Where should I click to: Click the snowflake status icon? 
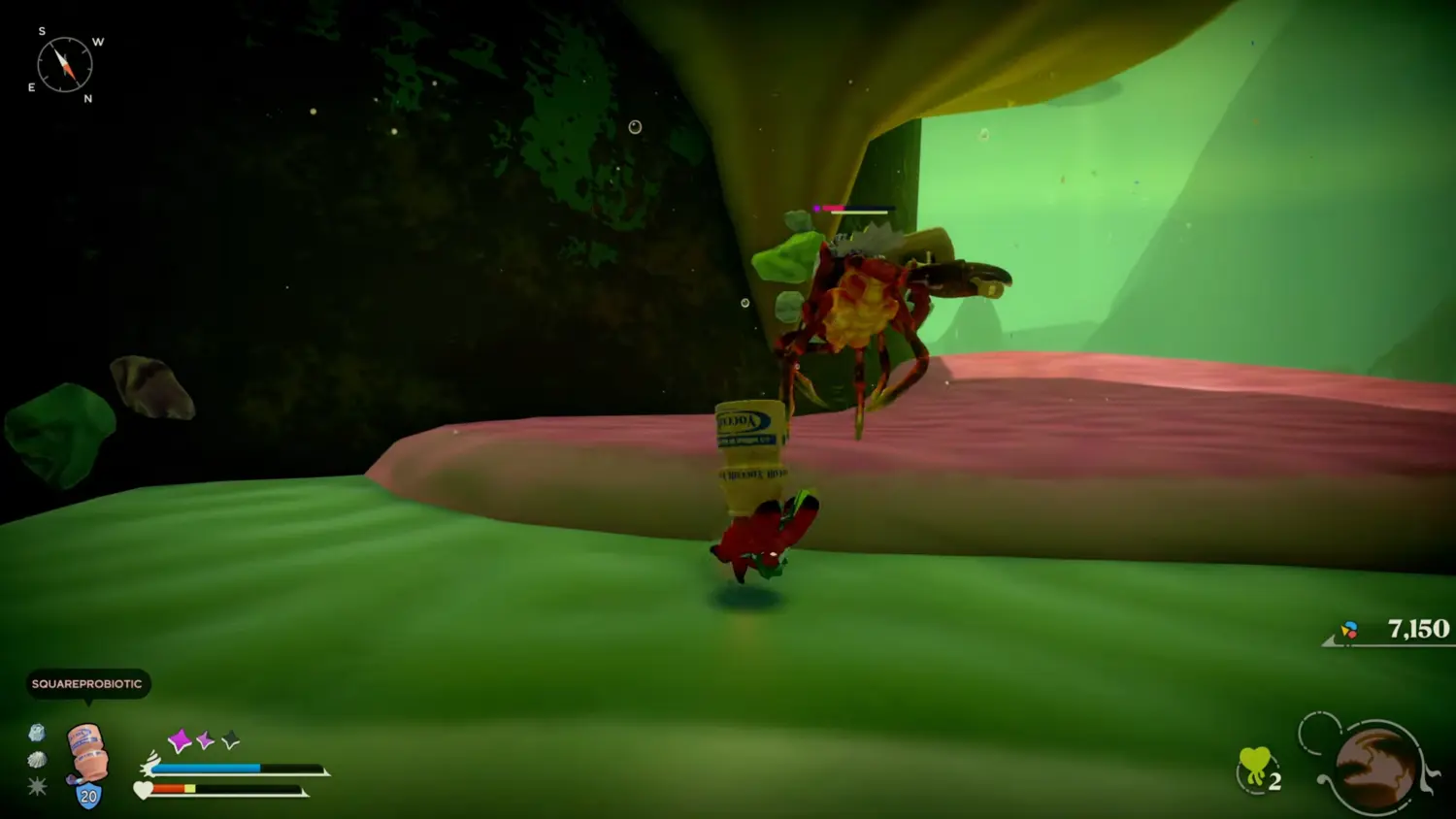pos(39,786)
